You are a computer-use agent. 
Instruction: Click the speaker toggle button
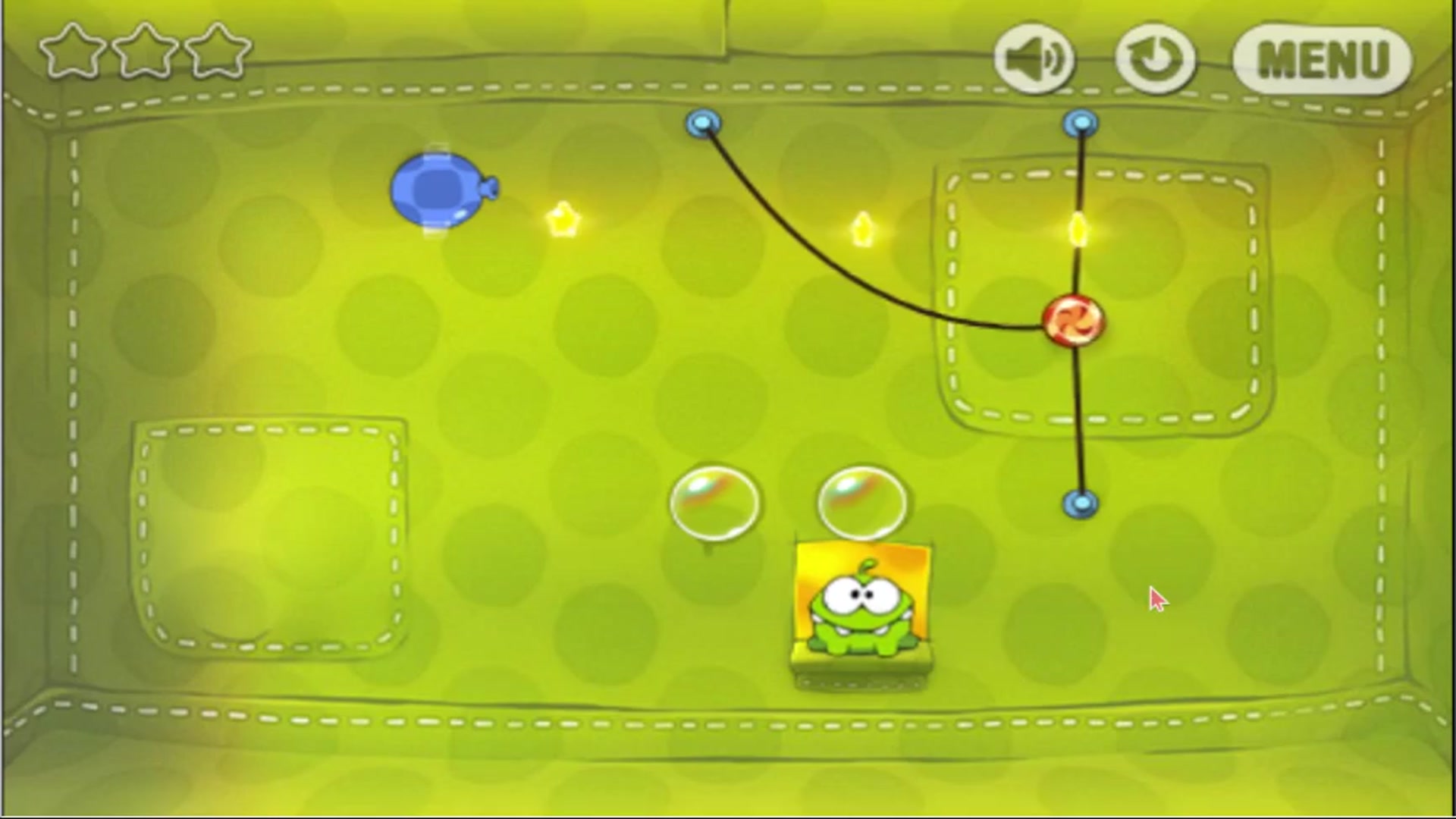pos(1036,61)
